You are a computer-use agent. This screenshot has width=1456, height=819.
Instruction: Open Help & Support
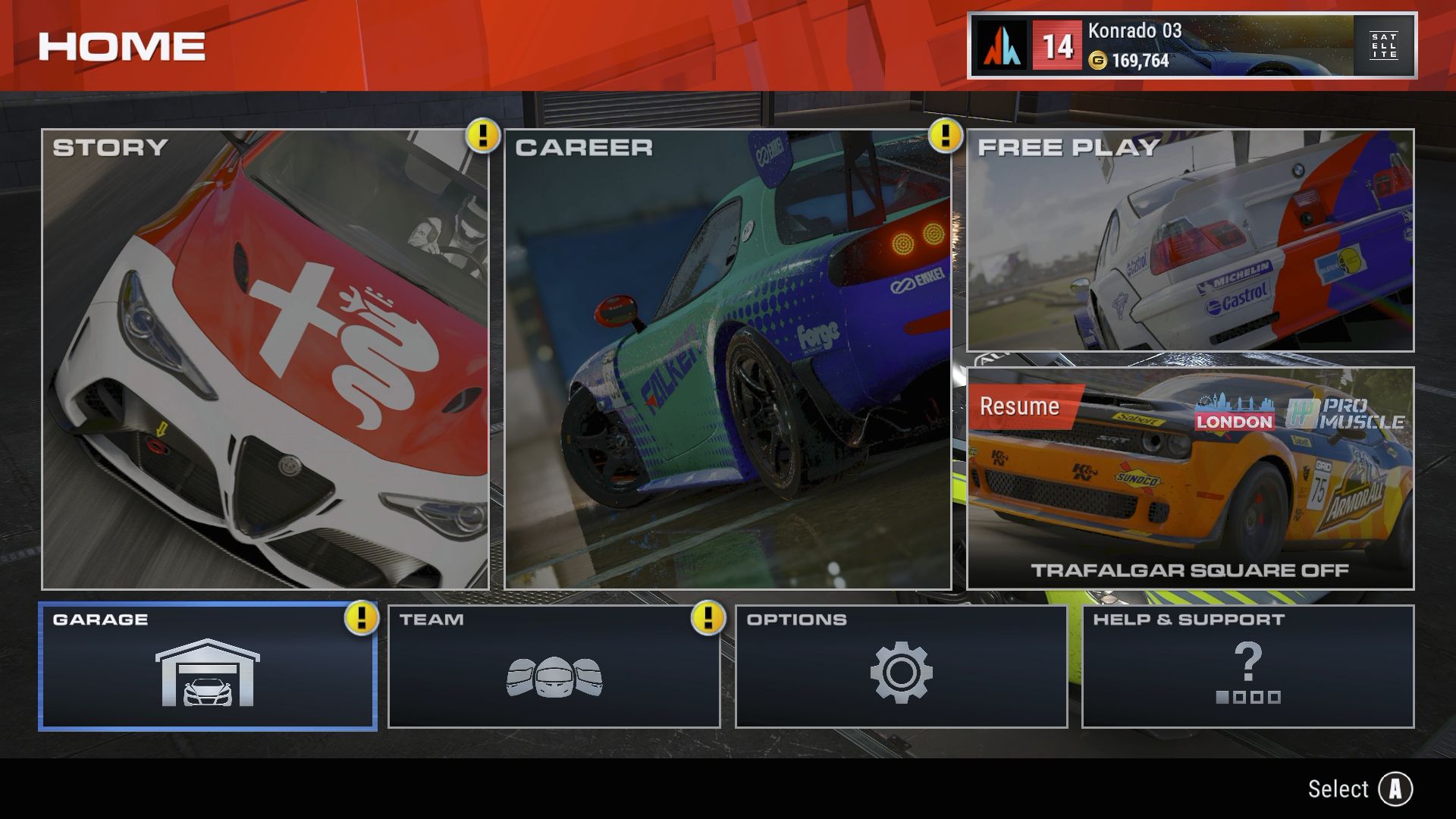coord(1247,667)
